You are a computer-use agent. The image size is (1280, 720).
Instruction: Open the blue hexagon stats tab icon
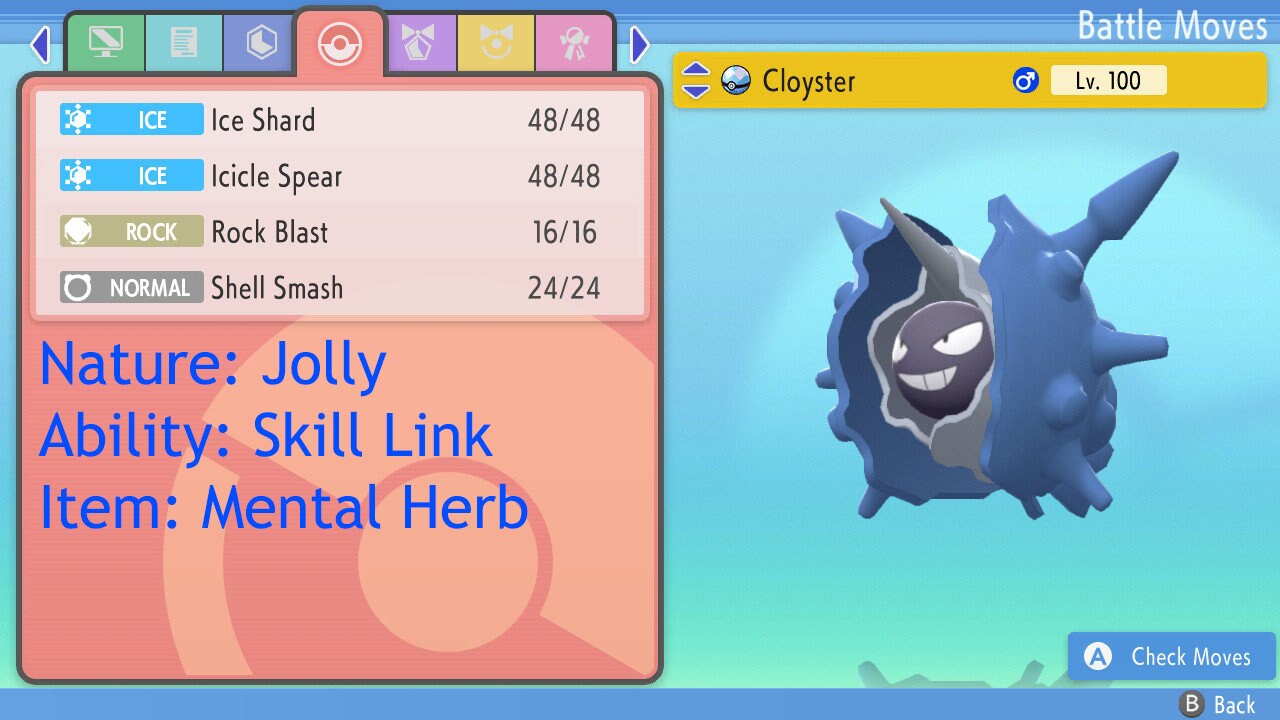click(x=258, y=43)
